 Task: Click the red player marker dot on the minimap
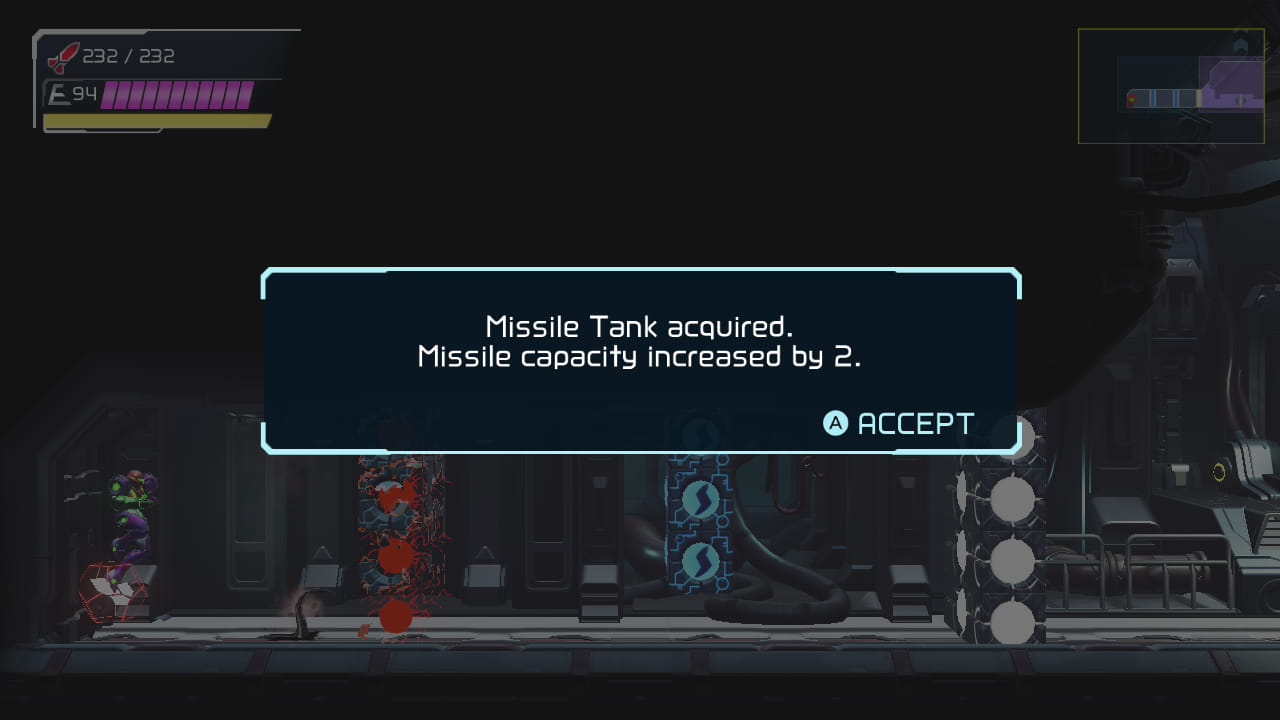(1132, 99)
